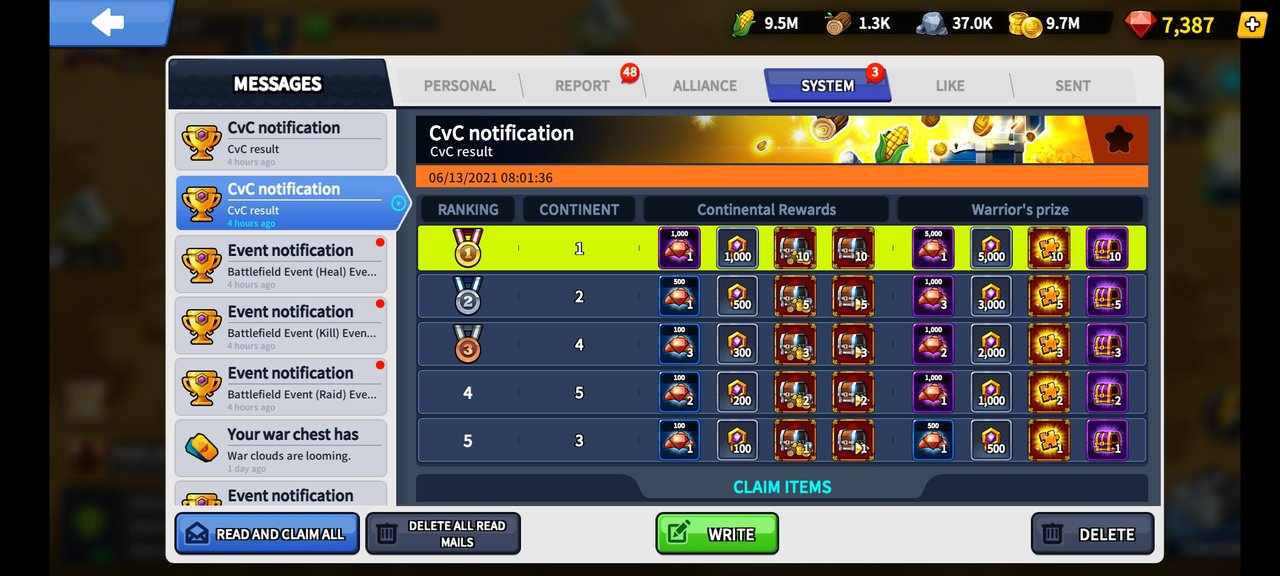Select the topmost CvC notification message
The image size is (1280, 576).
[281, 141]
